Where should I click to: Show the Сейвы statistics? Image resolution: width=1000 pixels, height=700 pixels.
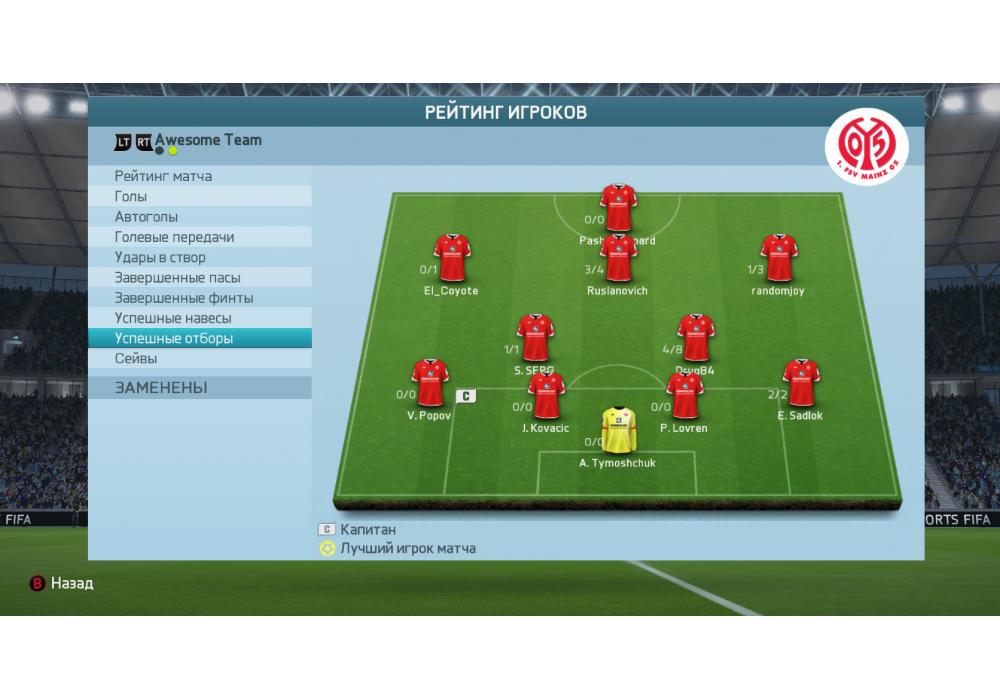coord(198,358)
